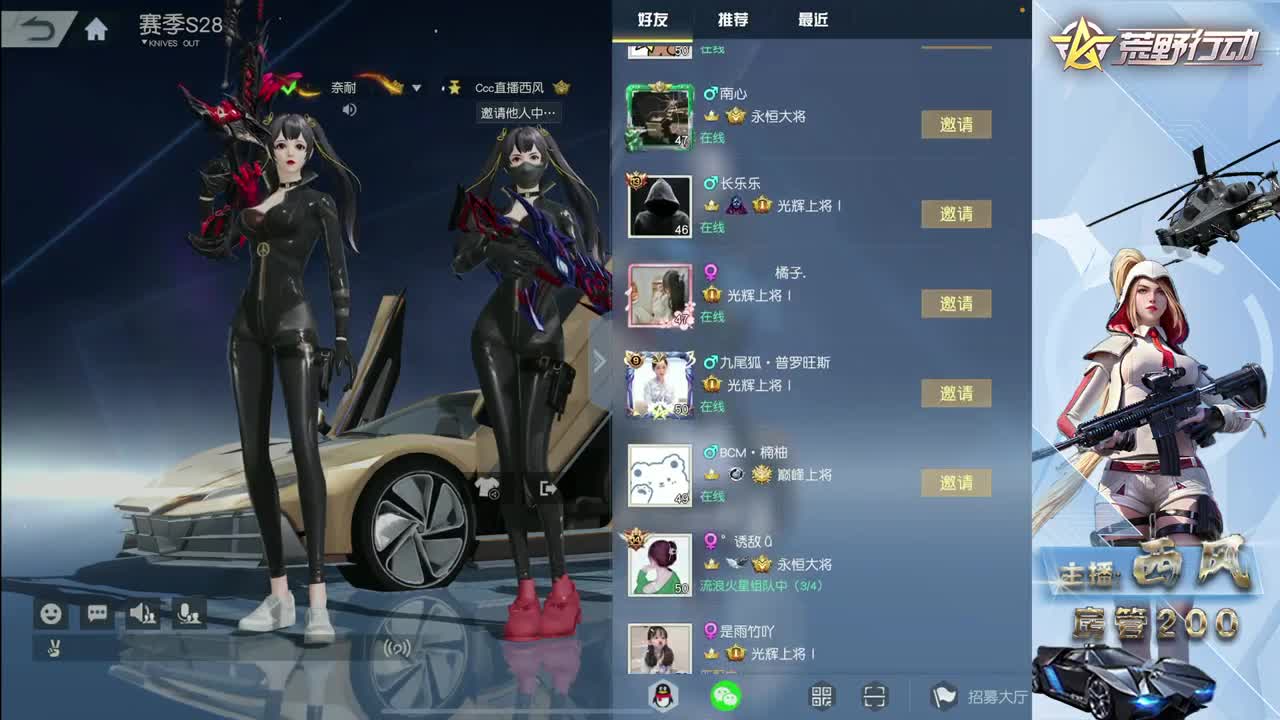Image resolution: width=1280 pixels, height=720 pixels.
Task: Open the QR code icon
Action: 821,698
